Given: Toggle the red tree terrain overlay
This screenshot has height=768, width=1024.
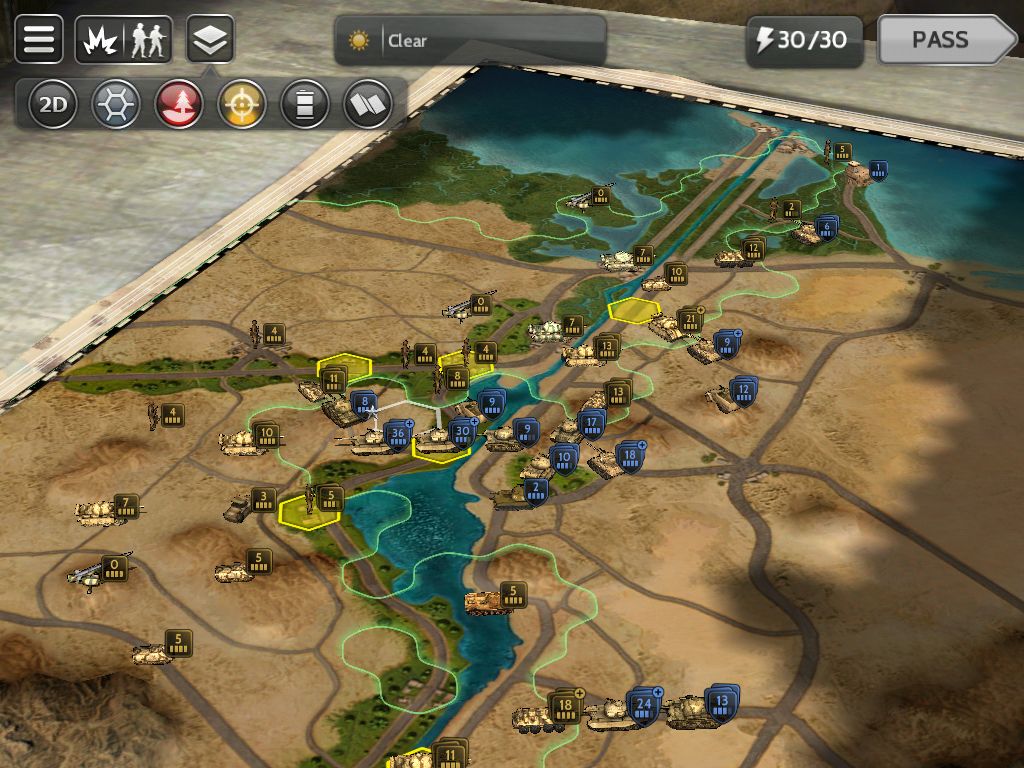Looking at the screenshot, I should [x=179, y=104].
